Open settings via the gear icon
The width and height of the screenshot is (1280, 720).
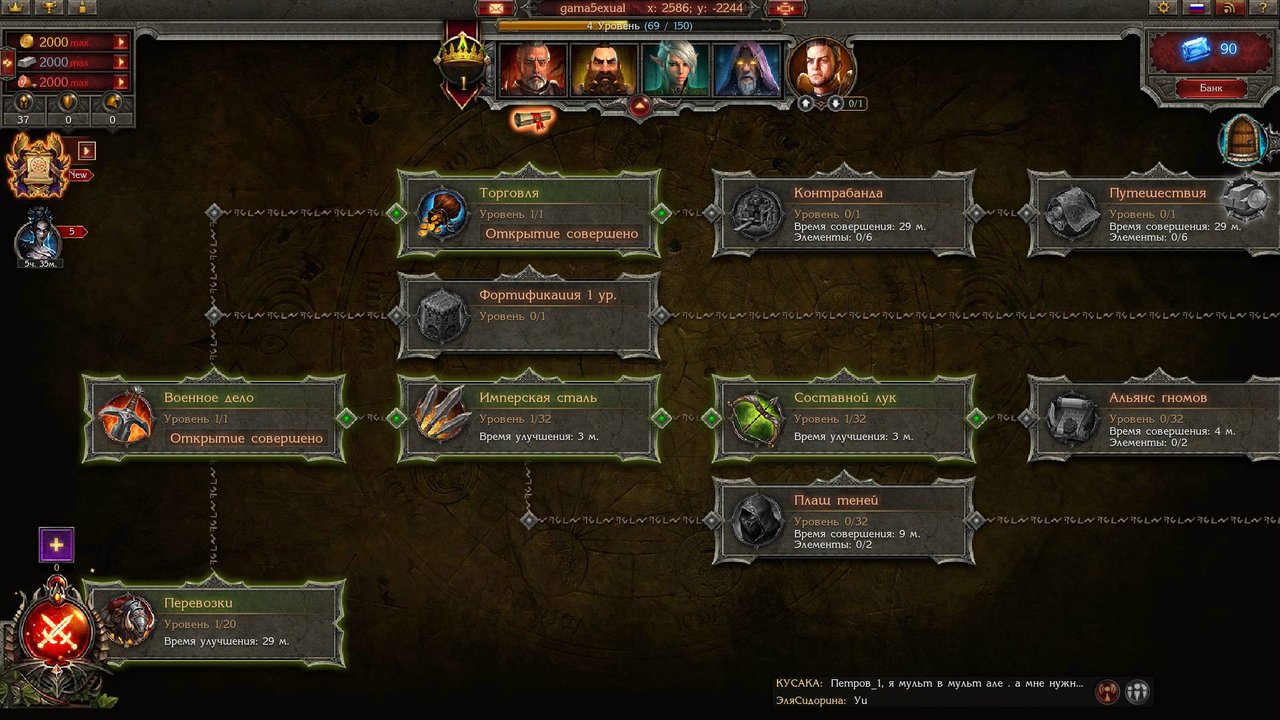[x=1162, y=8]
